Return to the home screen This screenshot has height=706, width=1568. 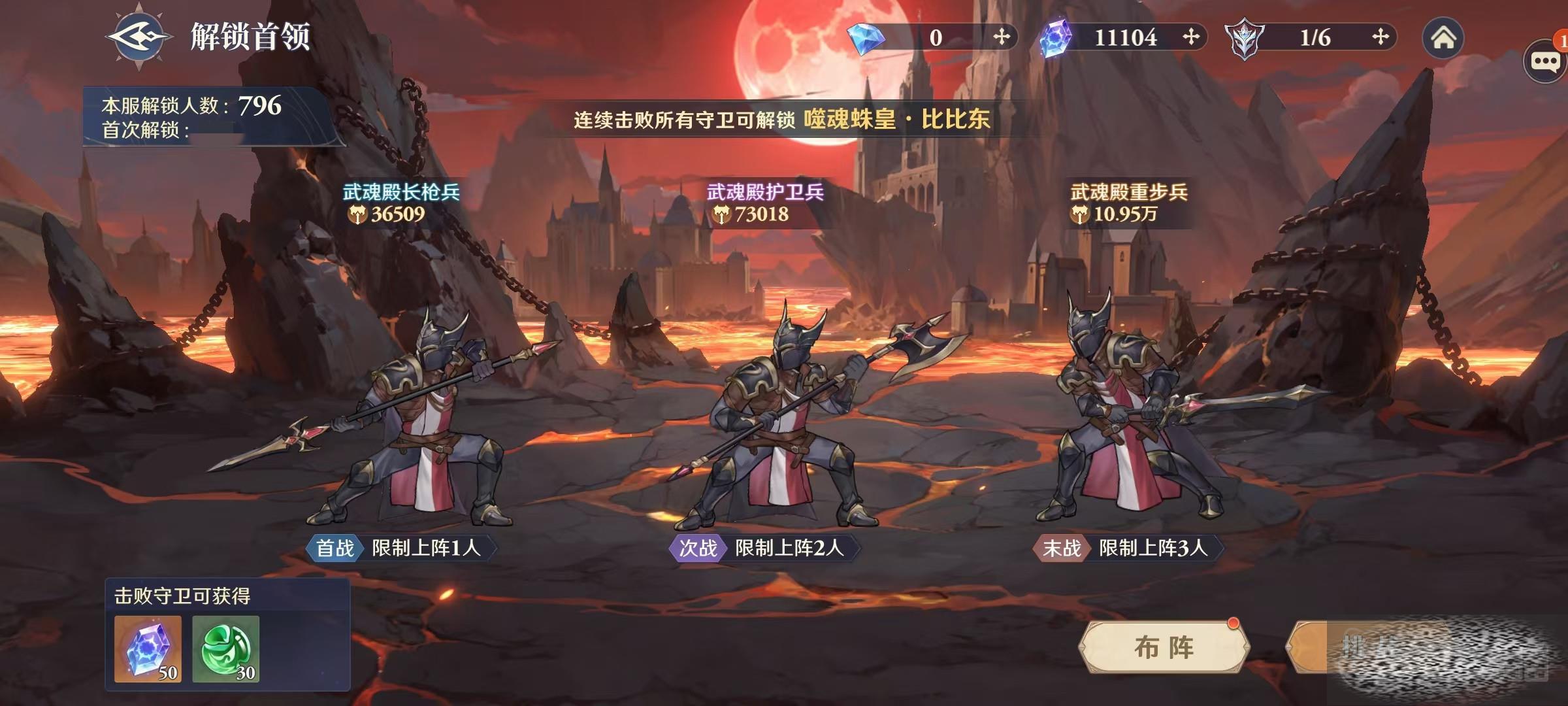coord(1443,38)
